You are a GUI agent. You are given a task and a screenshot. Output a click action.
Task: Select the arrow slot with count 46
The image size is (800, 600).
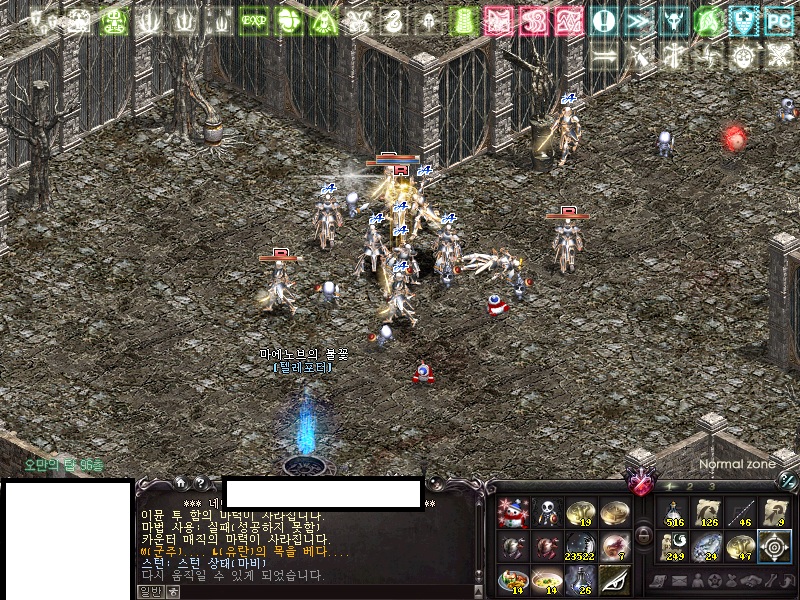point(742,513)
